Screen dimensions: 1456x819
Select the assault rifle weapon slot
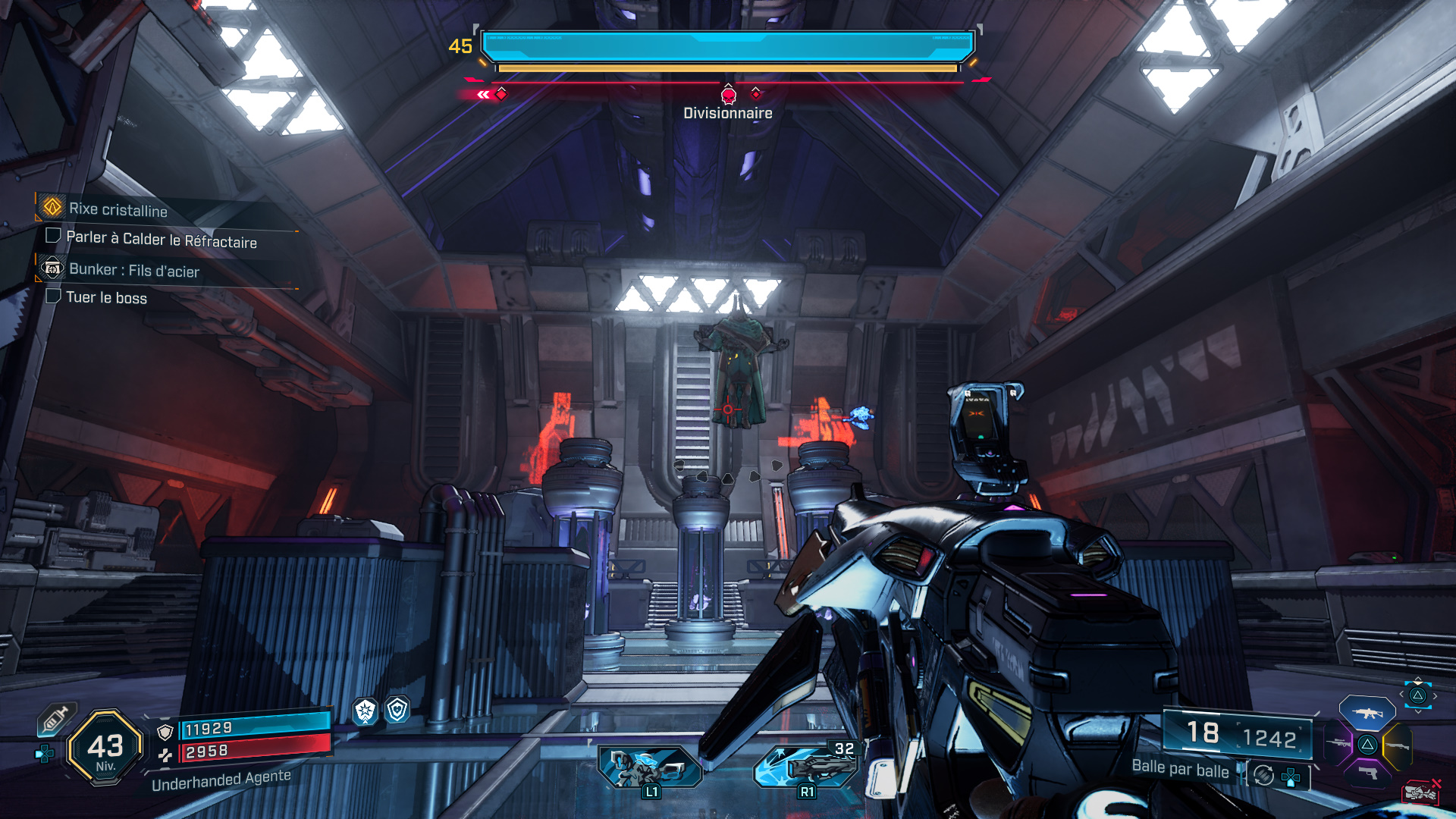[x=1367, y=713]
